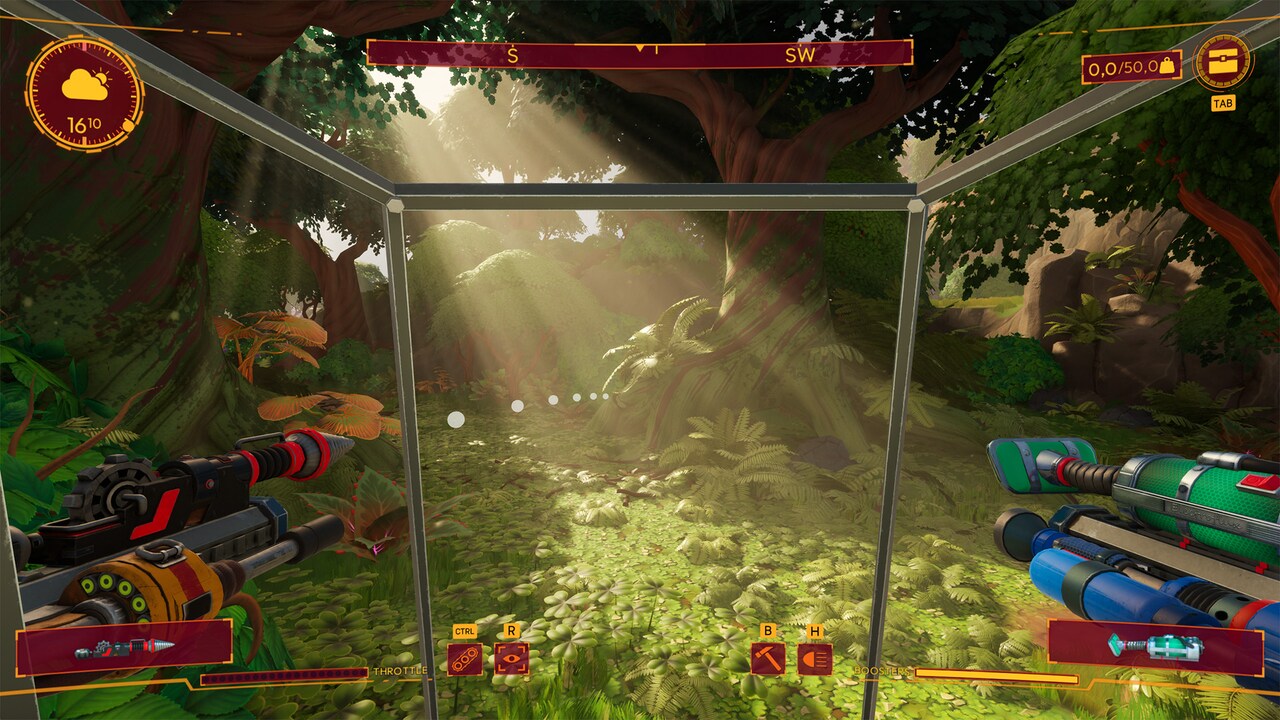Click the weight icon on the 0,0/50,0 indicator
This screenshot has width=1280, height=720.
(x=1166, y=68)
